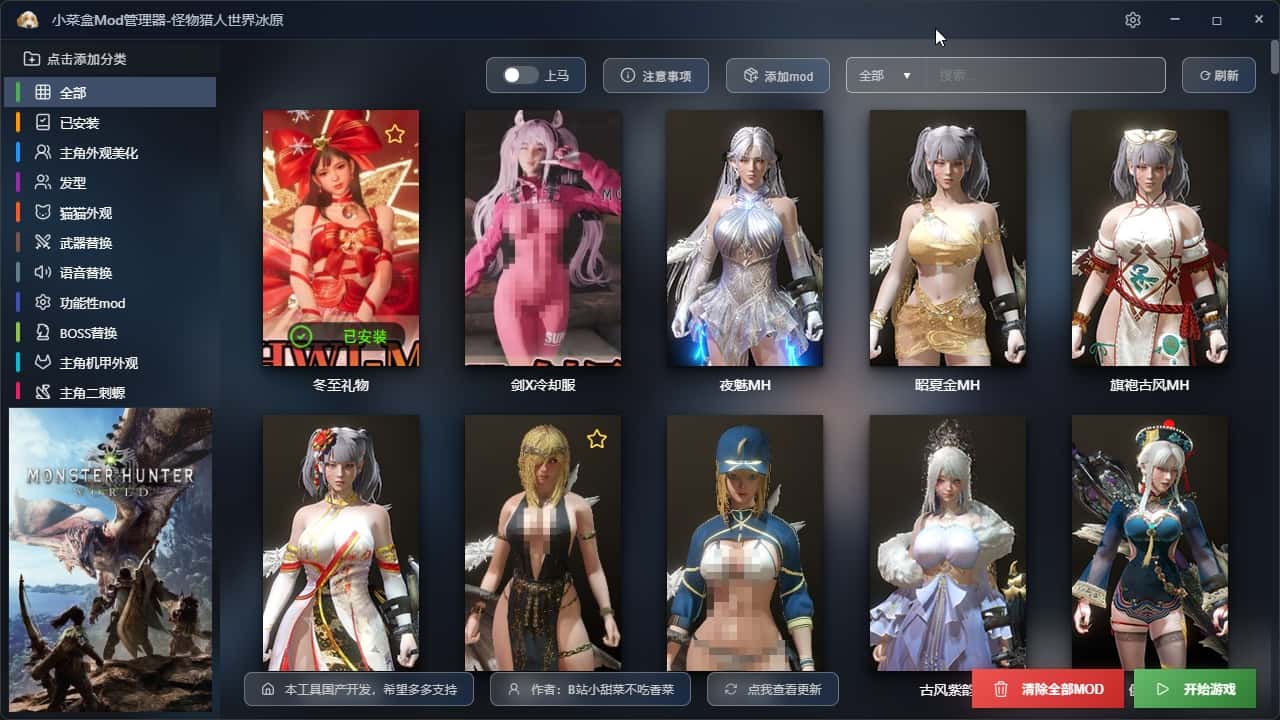Click the mod search field
Image resolution: width=1280 pixels, height=720 pixels.
click(1045, 76)
